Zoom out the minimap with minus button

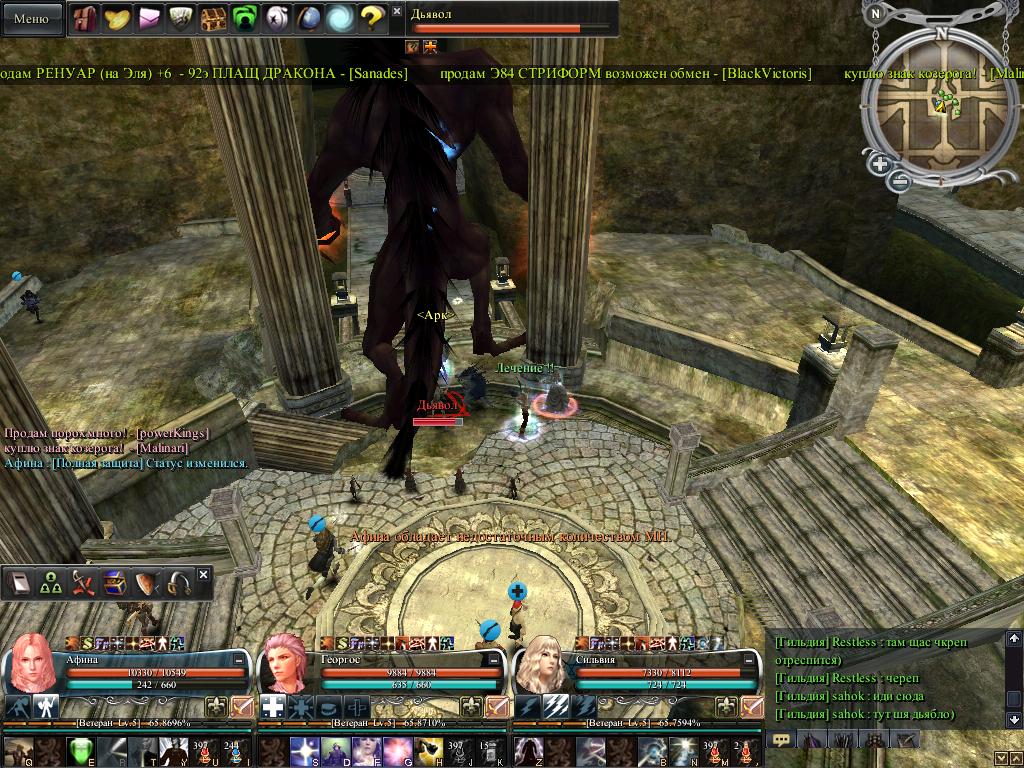coord(900,181)
